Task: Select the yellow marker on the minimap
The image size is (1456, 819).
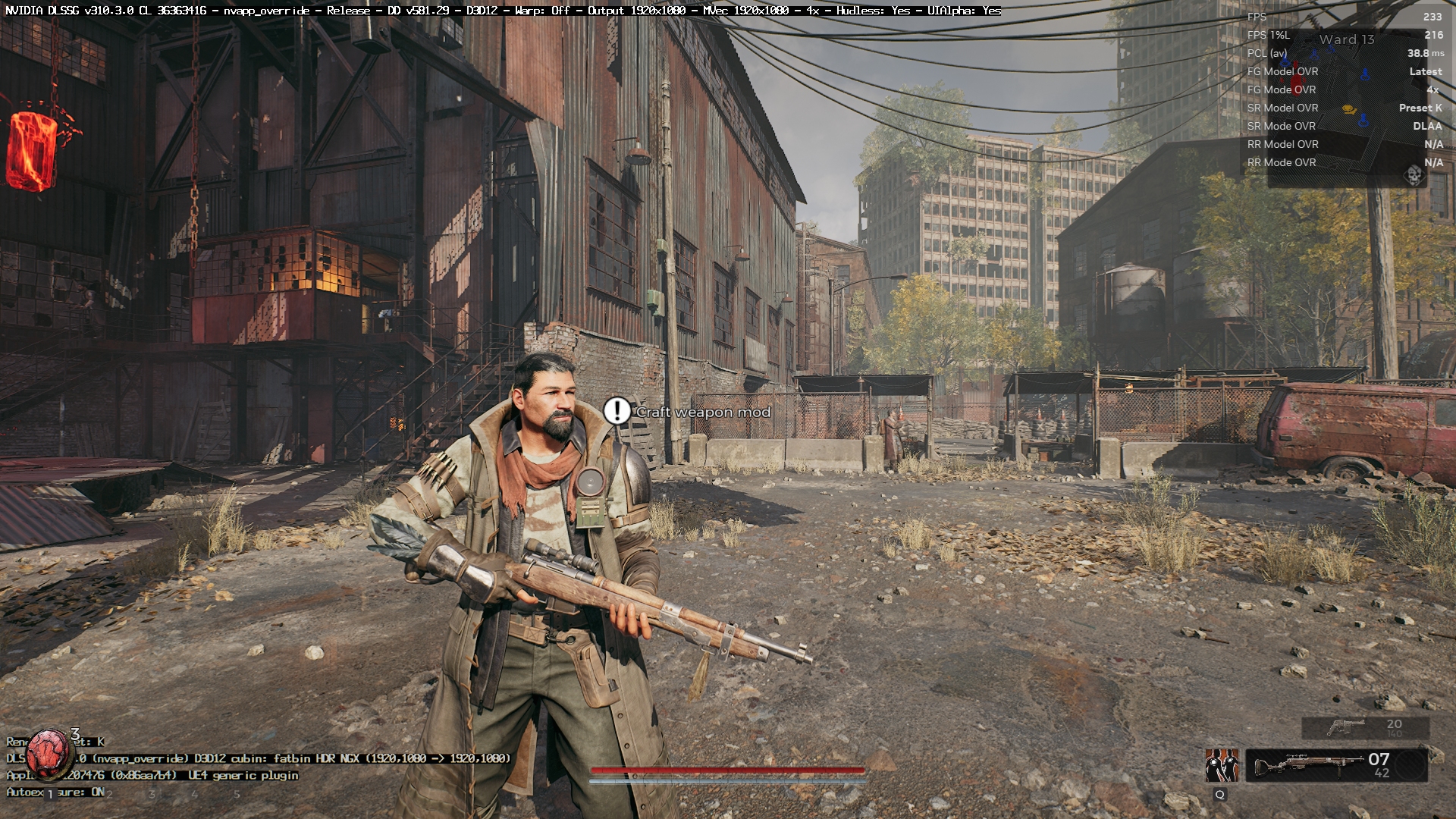Action: tap(1349, 109)
